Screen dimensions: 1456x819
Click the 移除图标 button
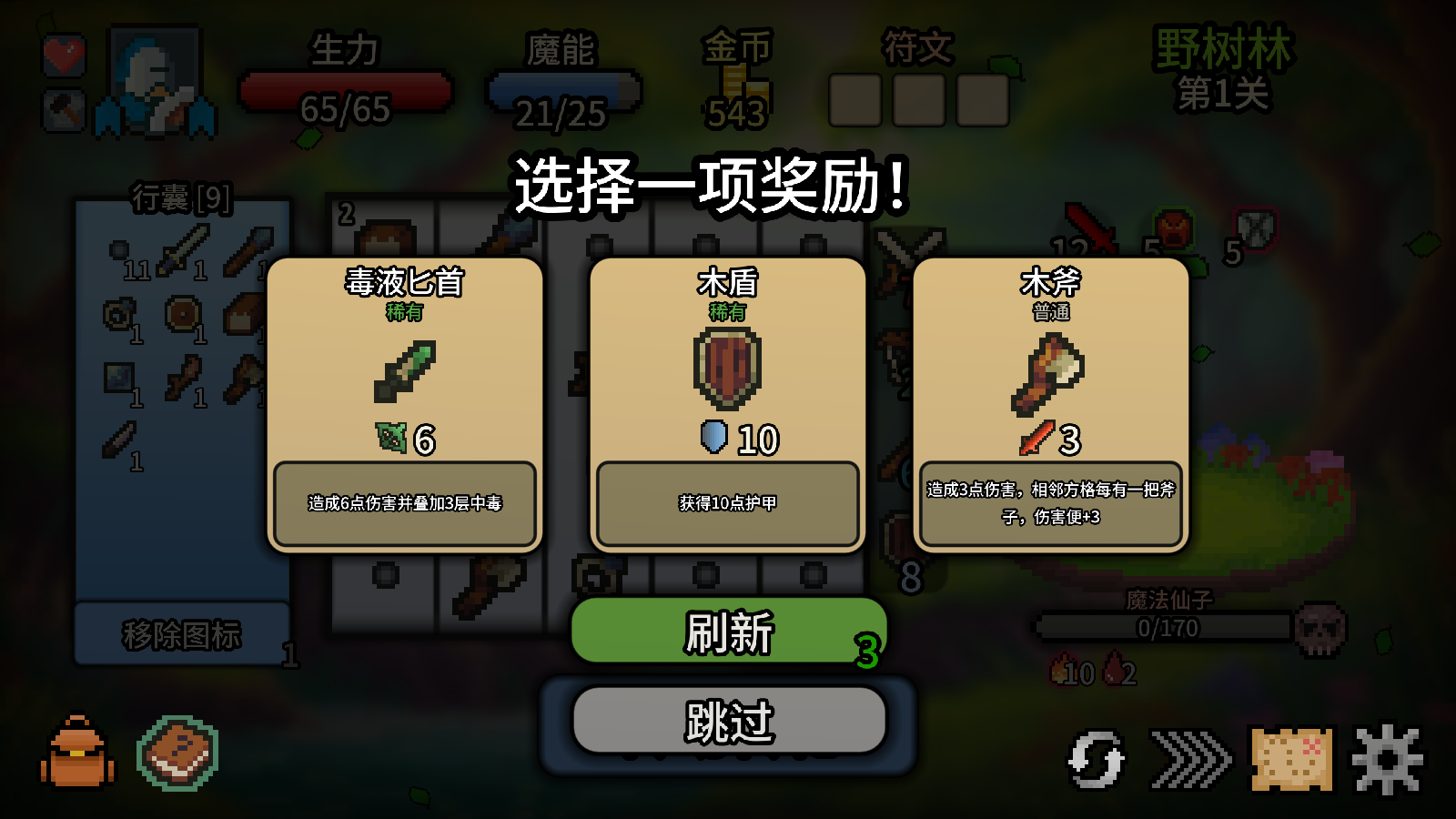click(182, 634)
